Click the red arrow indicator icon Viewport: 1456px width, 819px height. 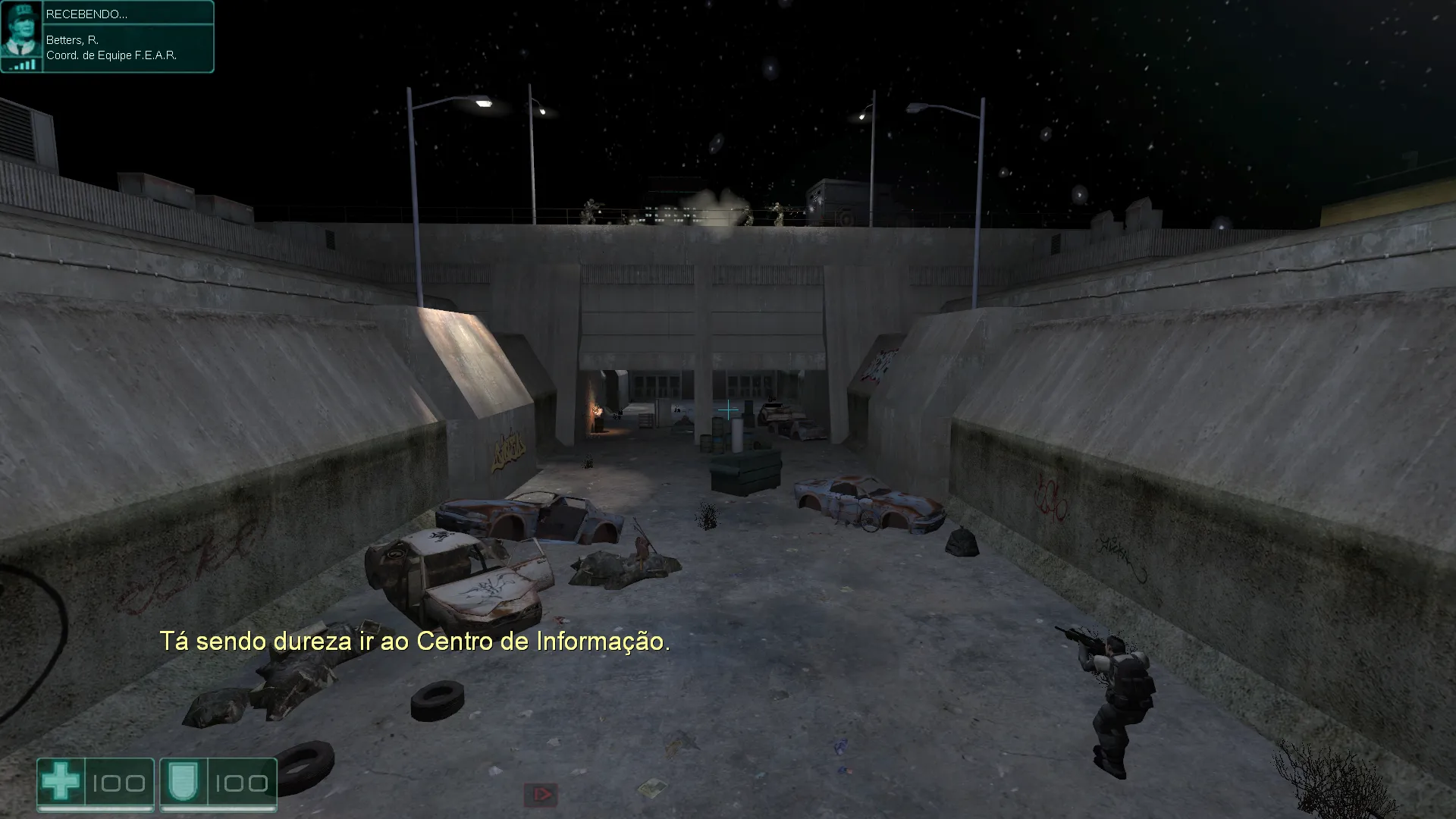tap(541, 795)
